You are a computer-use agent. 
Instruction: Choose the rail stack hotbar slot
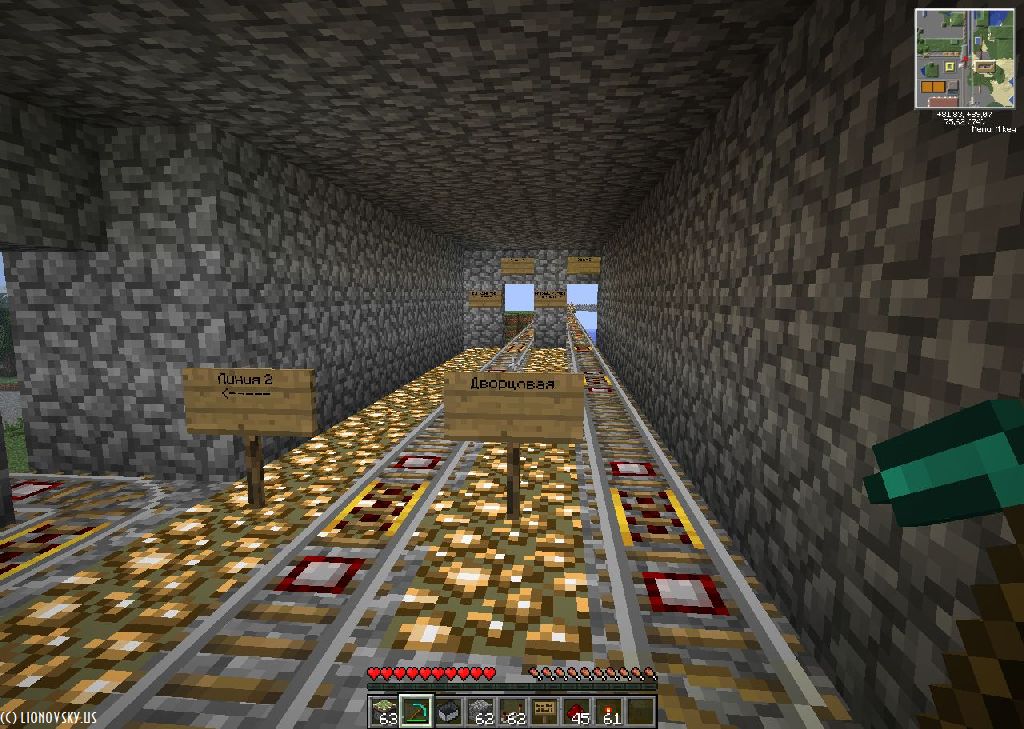[x=513, y=711]
